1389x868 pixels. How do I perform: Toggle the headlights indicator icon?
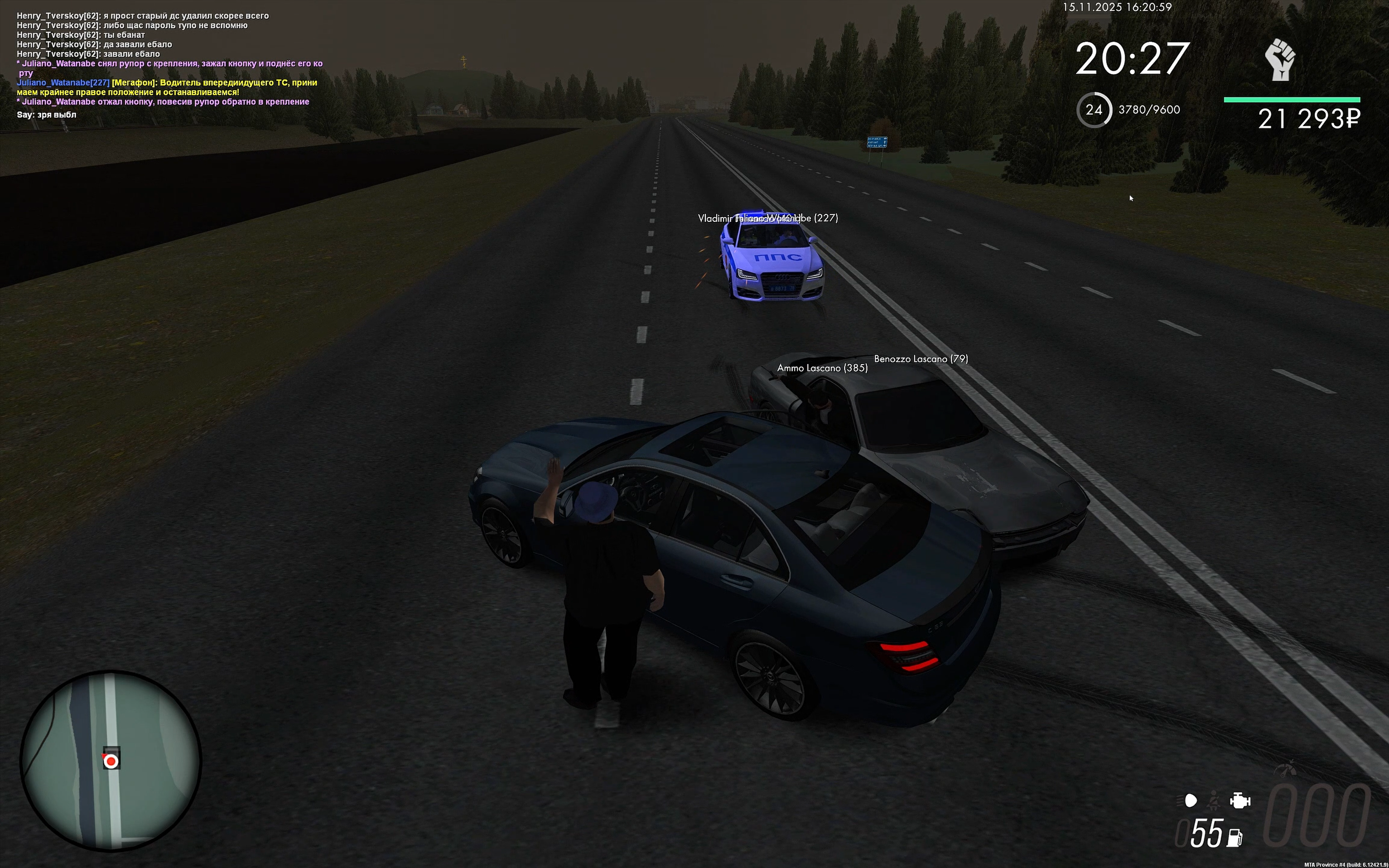(1188, 800)
